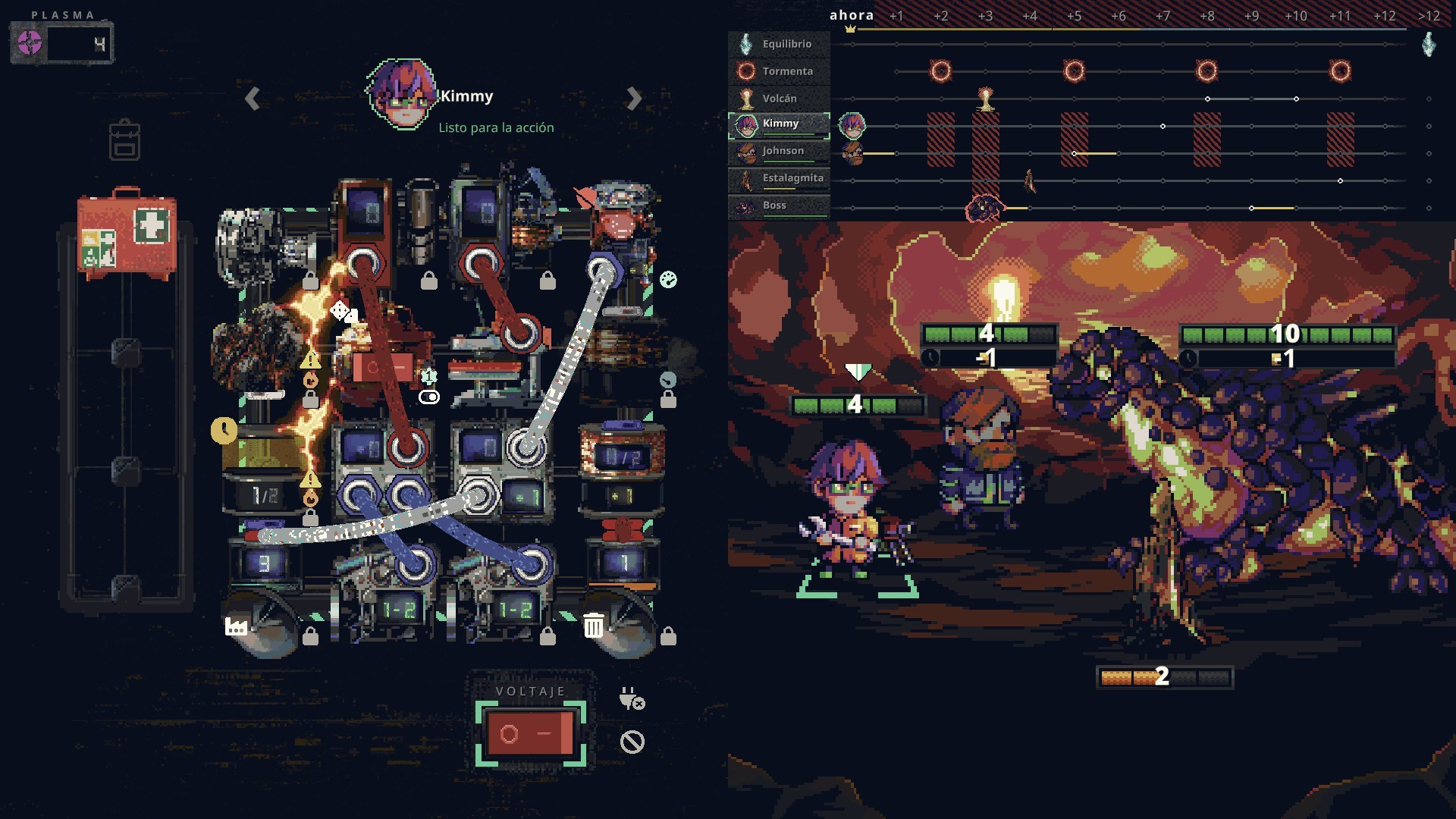Select Johnson in the turn order list
The image size is (1456, 819).
779,152
